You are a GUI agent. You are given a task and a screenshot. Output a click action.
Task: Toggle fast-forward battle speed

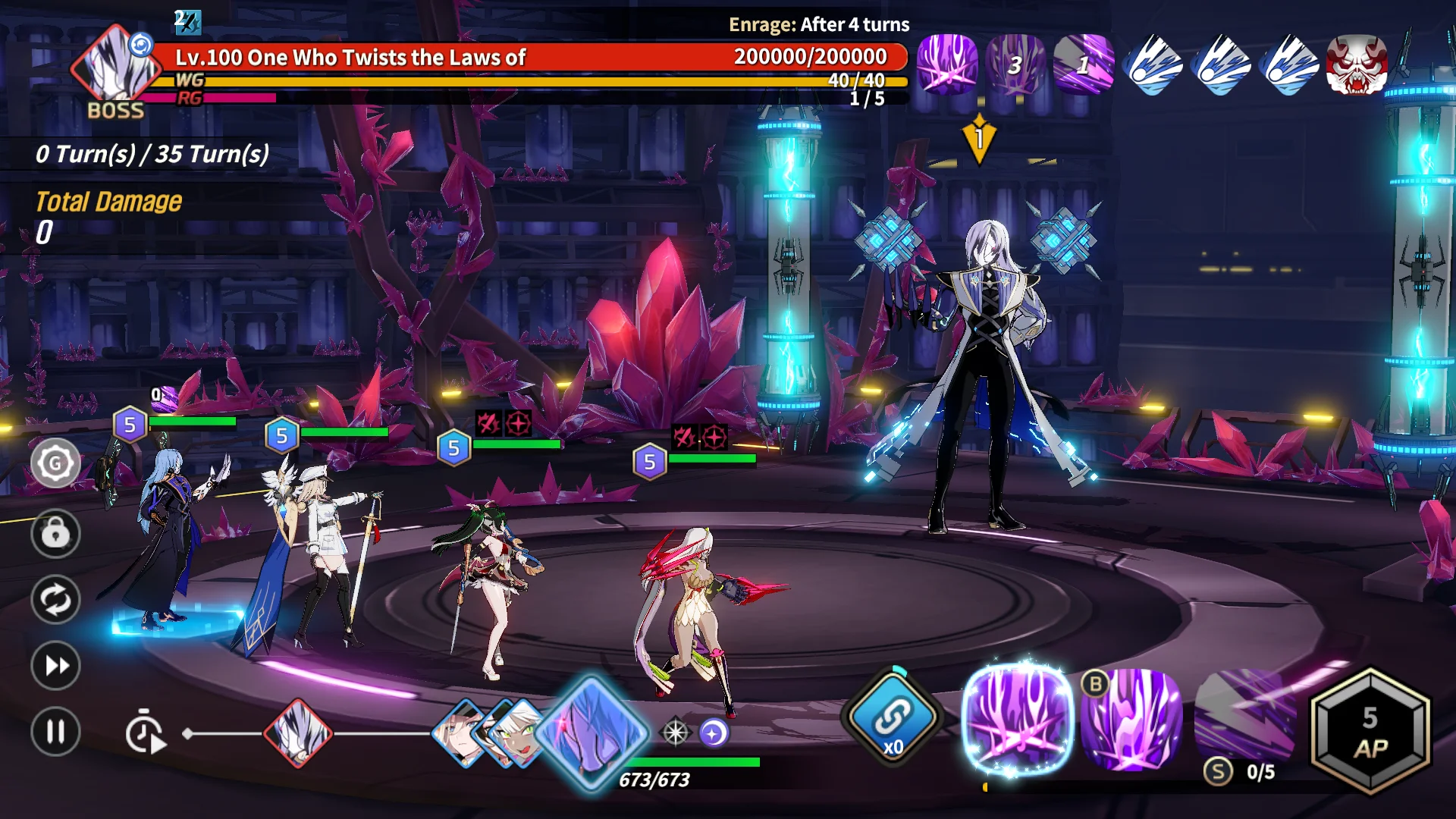pos(55,666)
